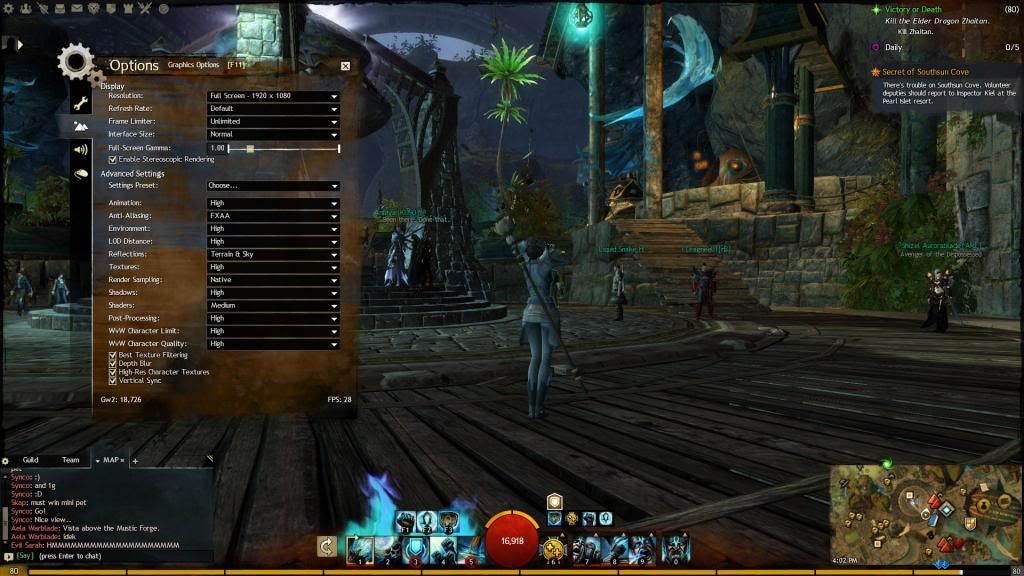Open the Resolution dropdown
The width and height of the screenshot is (1024, 576).
pos(272,96)
